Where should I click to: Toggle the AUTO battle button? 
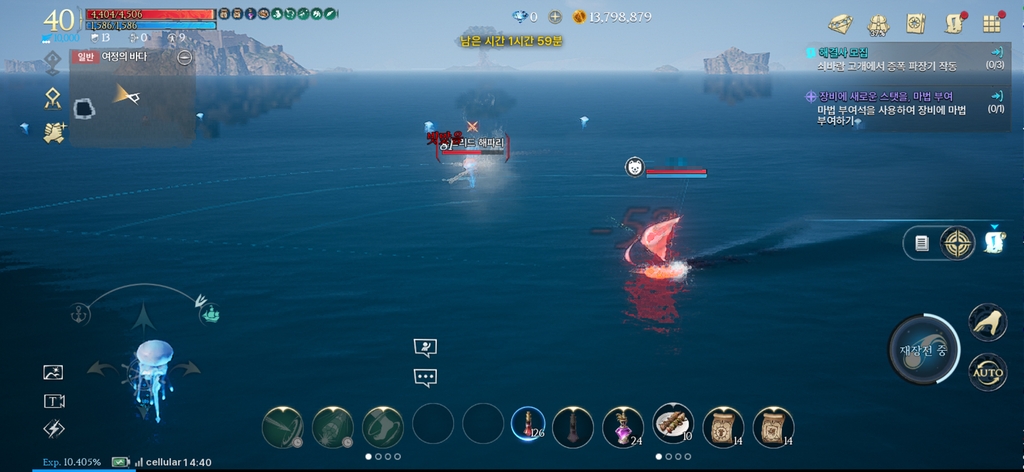pyautogui.click(x=988, y=372)
